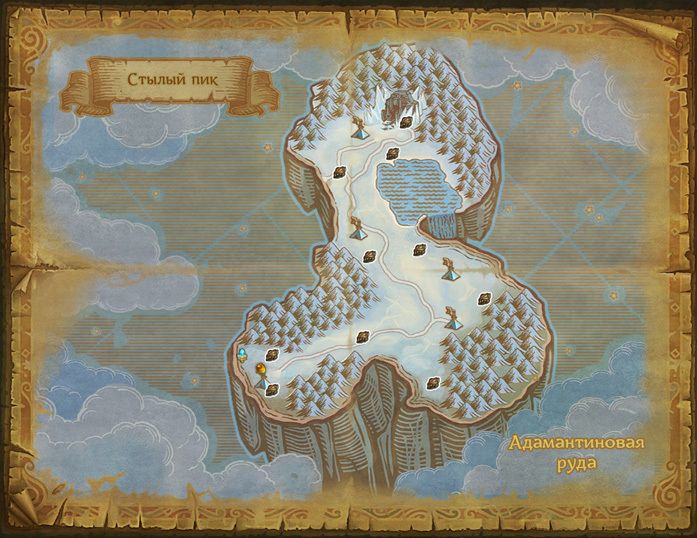The image size is (697, 538).
Task: Select the orange orb marker on the map
Action: (261, 368)
